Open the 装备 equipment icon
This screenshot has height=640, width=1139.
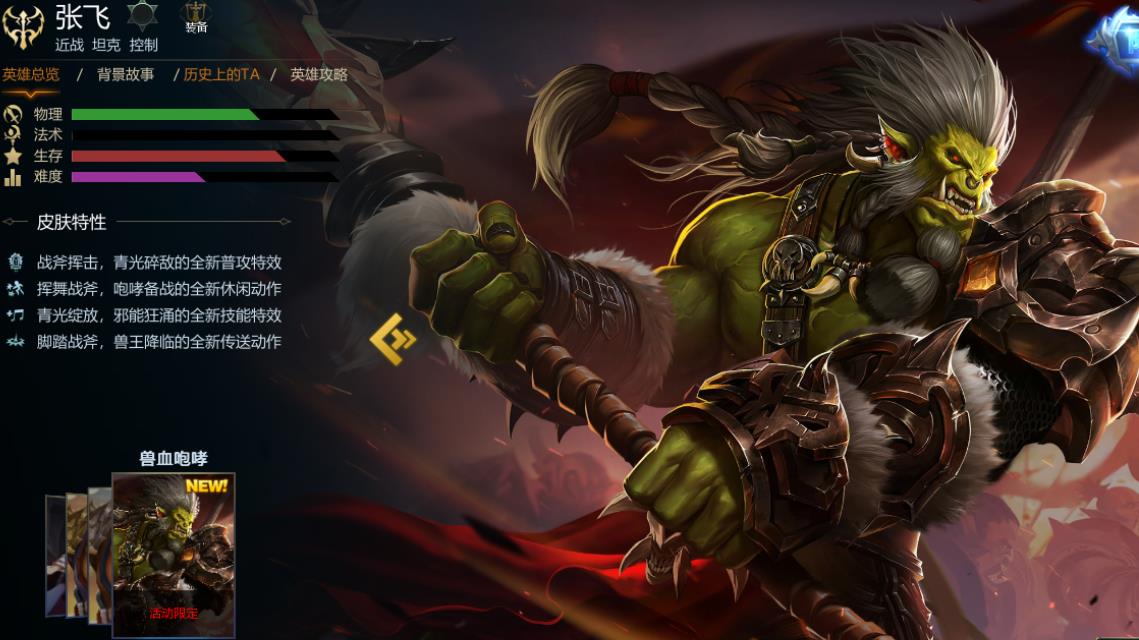point(196,17)
